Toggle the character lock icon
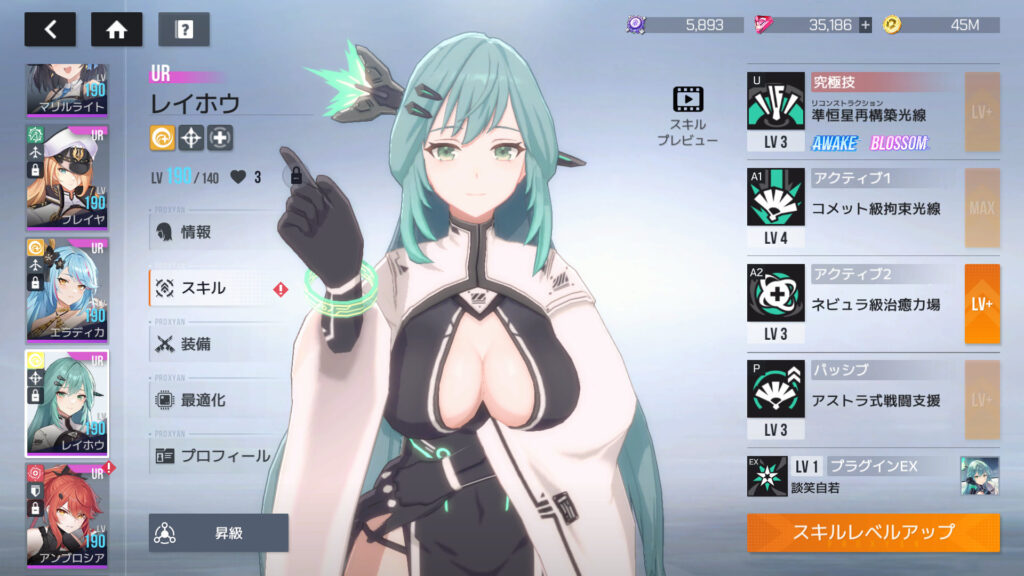This screenshot has width=1024, height=576. 294,177
